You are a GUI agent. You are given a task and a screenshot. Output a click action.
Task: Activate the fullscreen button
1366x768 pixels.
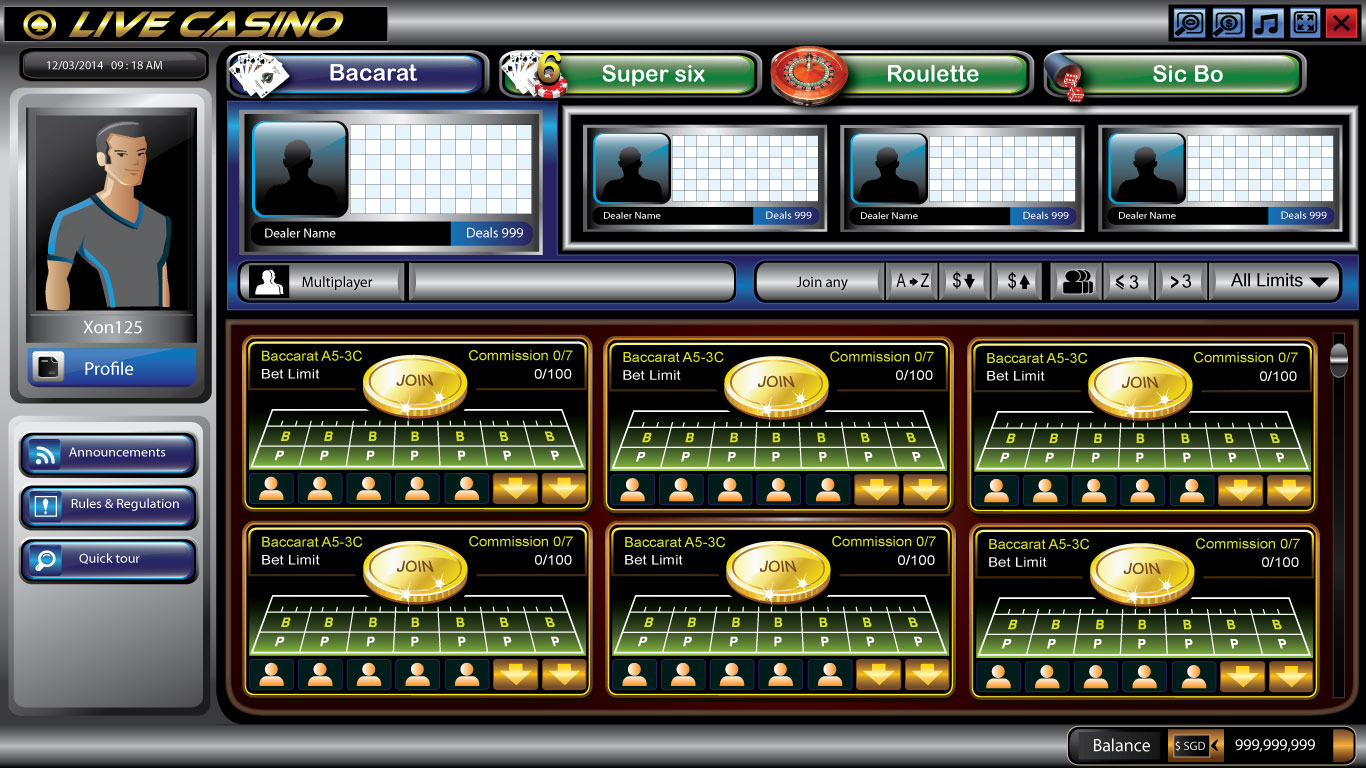click(x=1304, y=23)
